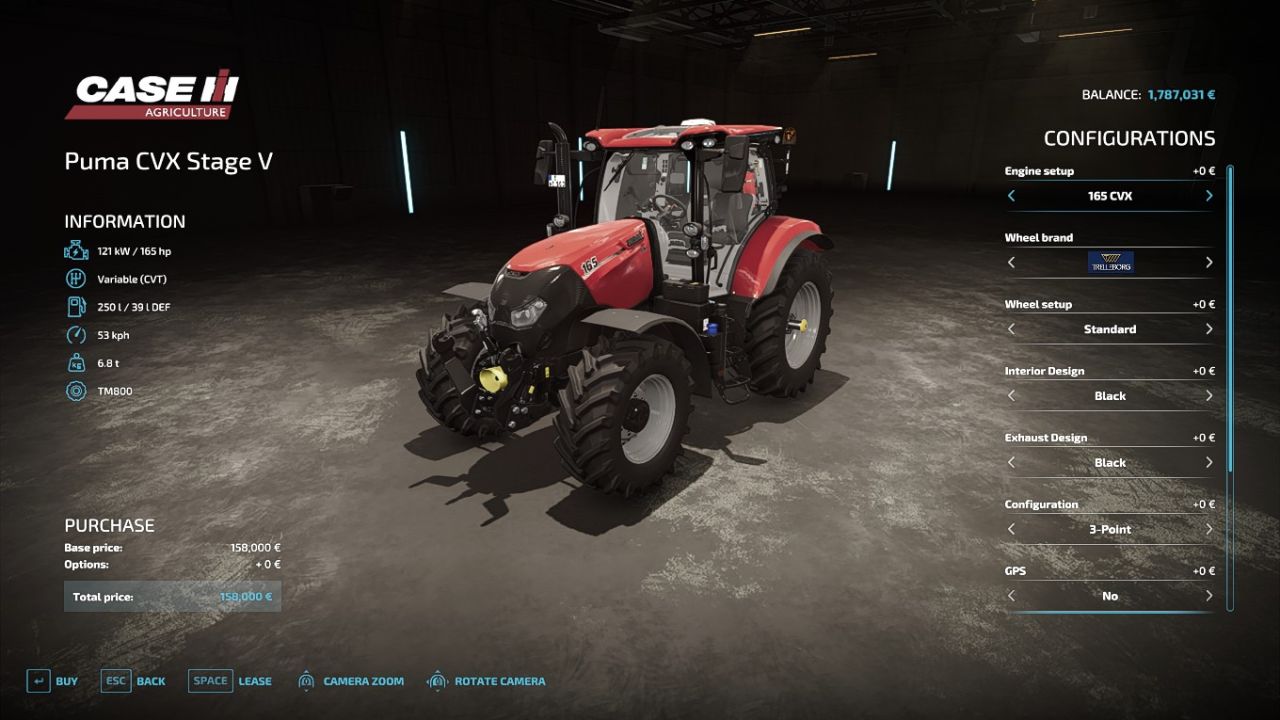Select LEASE to lease the tractor
Image resolution: width=1280 pixels, height=720 pixels.
click(254, 680)
